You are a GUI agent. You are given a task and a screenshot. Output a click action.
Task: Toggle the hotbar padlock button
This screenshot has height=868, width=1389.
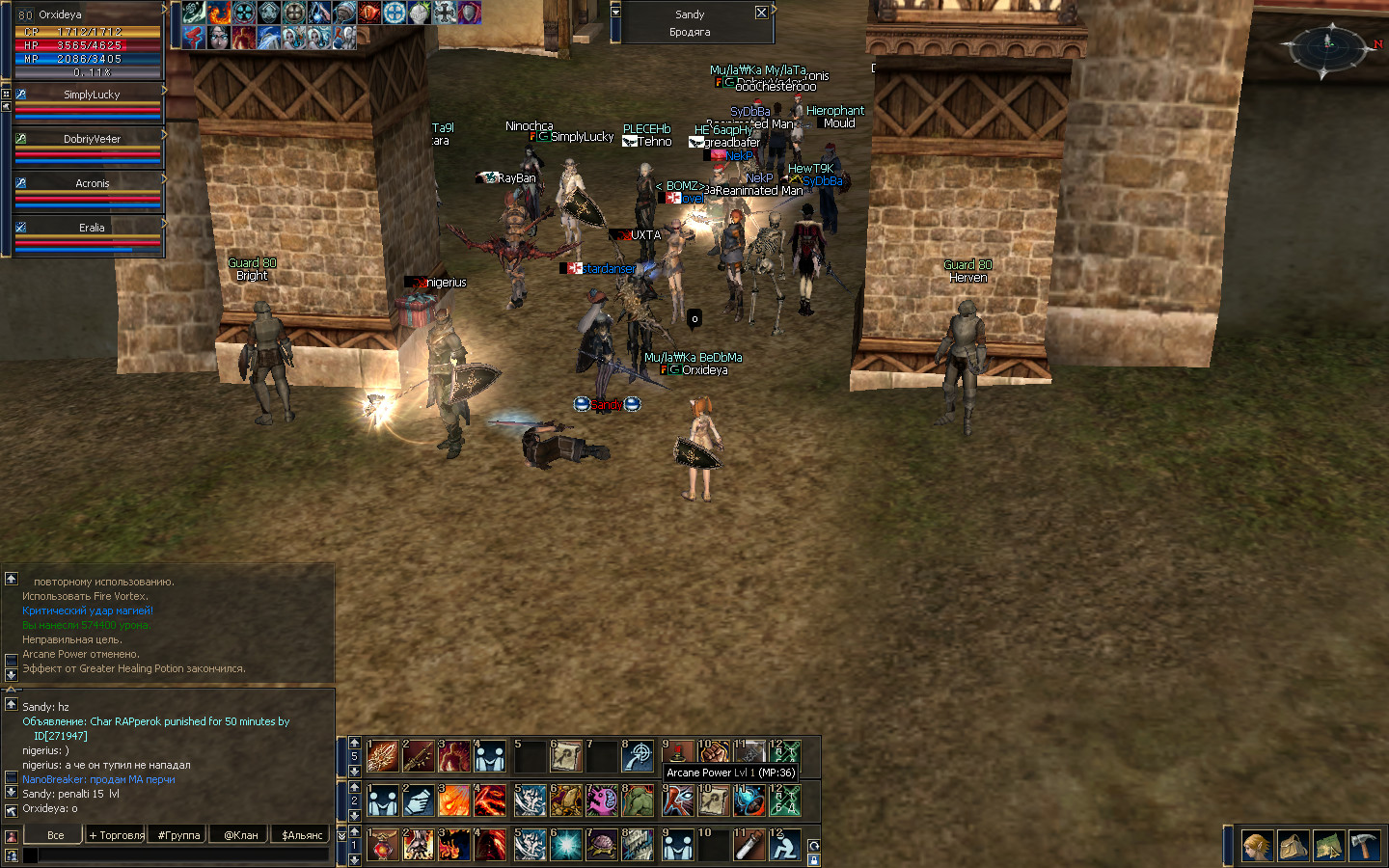(813, 859)
